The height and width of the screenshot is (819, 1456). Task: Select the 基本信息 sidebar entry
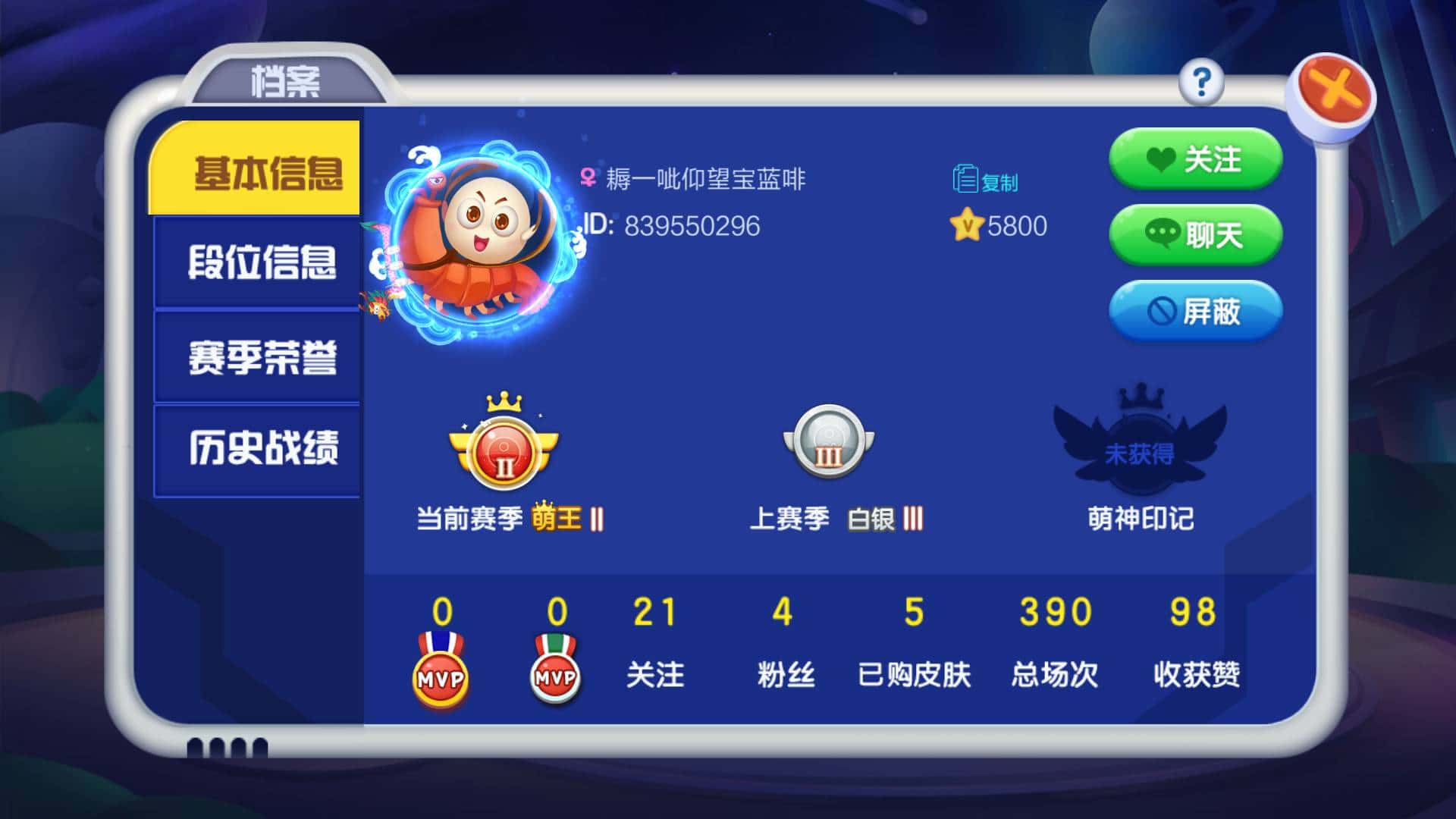click(x=256, y=173)
